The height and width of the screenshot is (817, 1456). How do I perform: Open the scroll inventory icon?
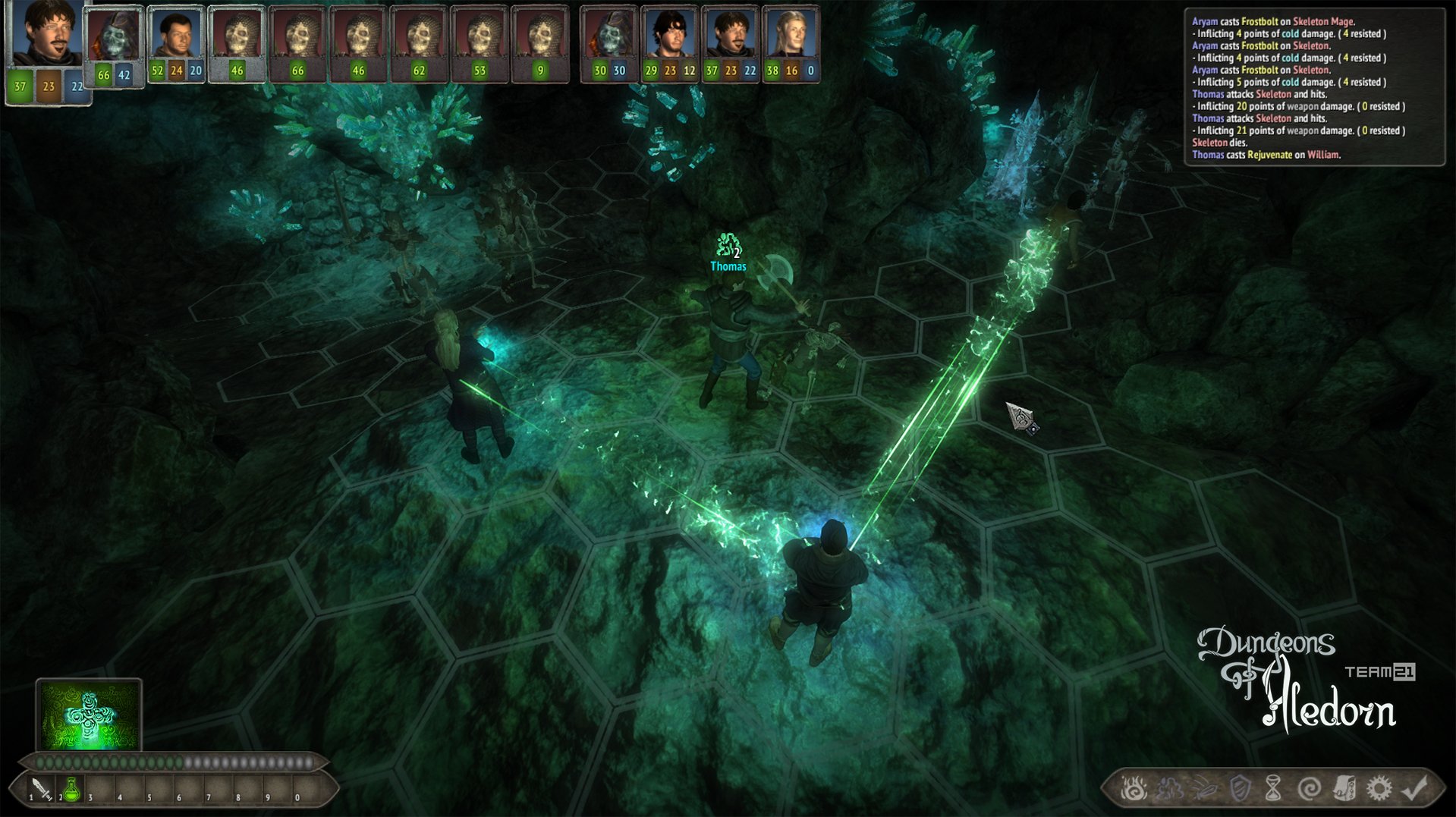pyautogui.click(x=1344, y=789)
